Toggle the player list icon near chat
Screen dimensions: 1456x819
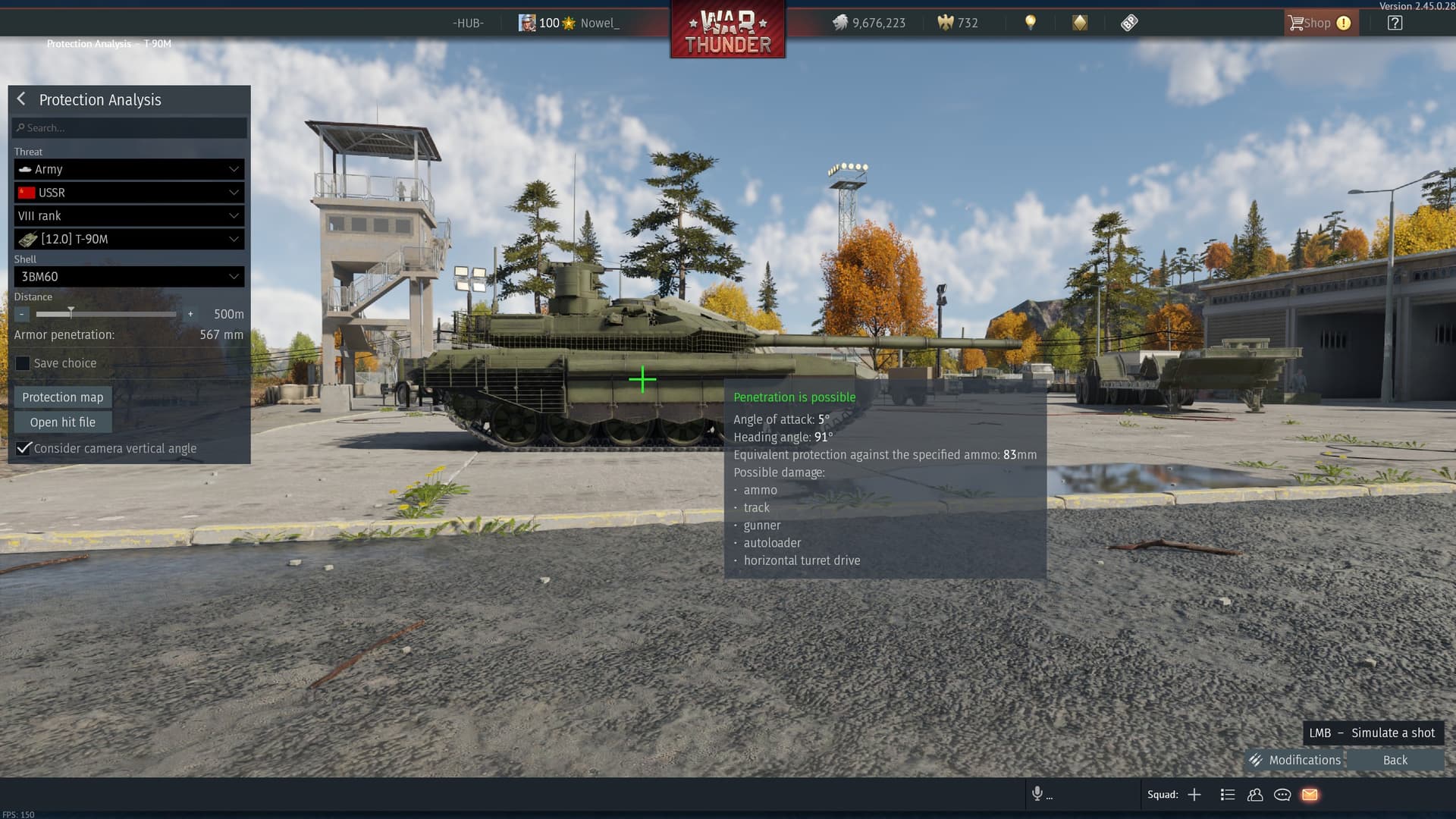pyautogui.click(x=1227, y=794)
